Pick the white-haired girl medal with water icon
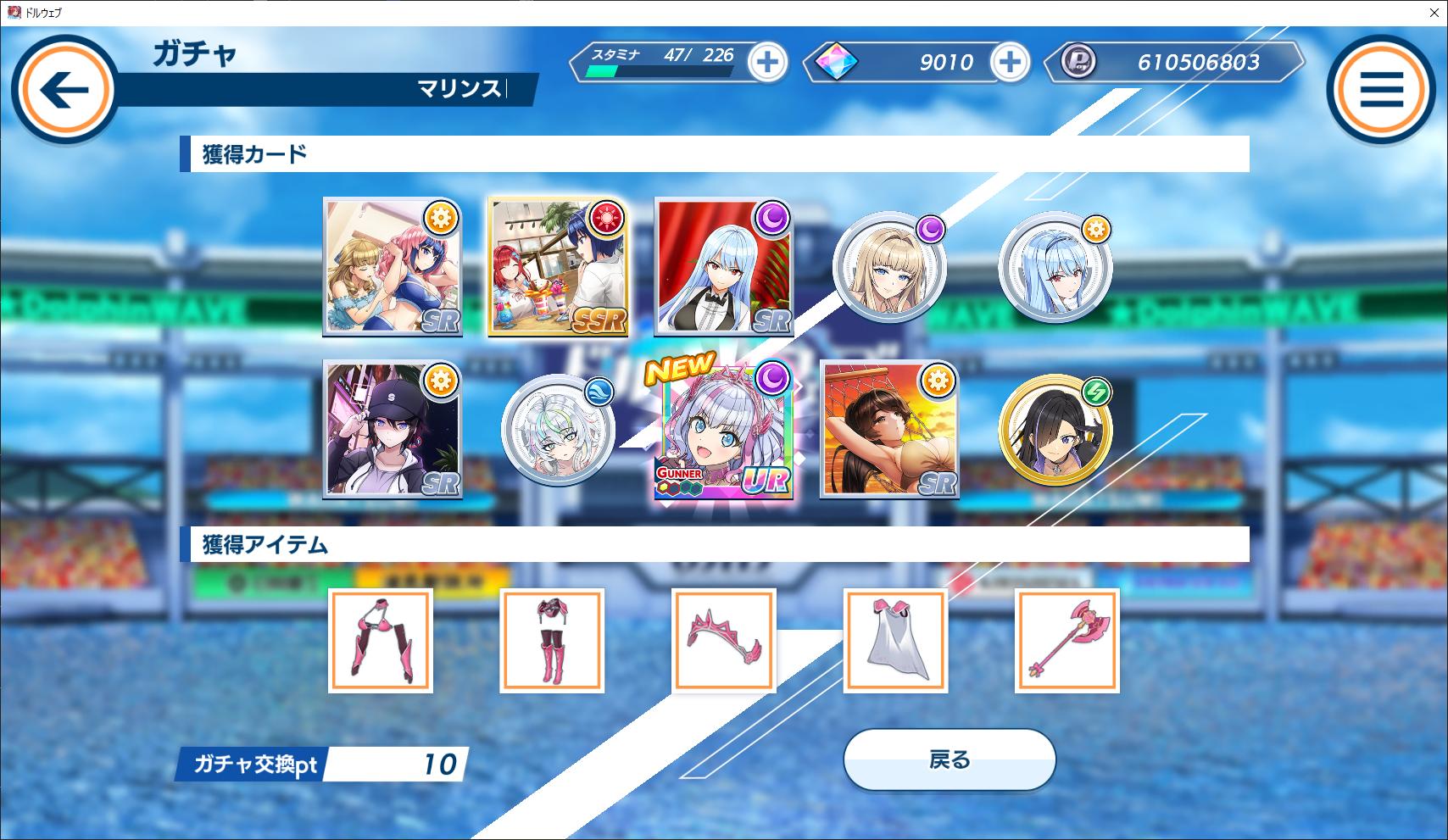The height and width of the screenshot is (840, 1448). coord(558,431)
